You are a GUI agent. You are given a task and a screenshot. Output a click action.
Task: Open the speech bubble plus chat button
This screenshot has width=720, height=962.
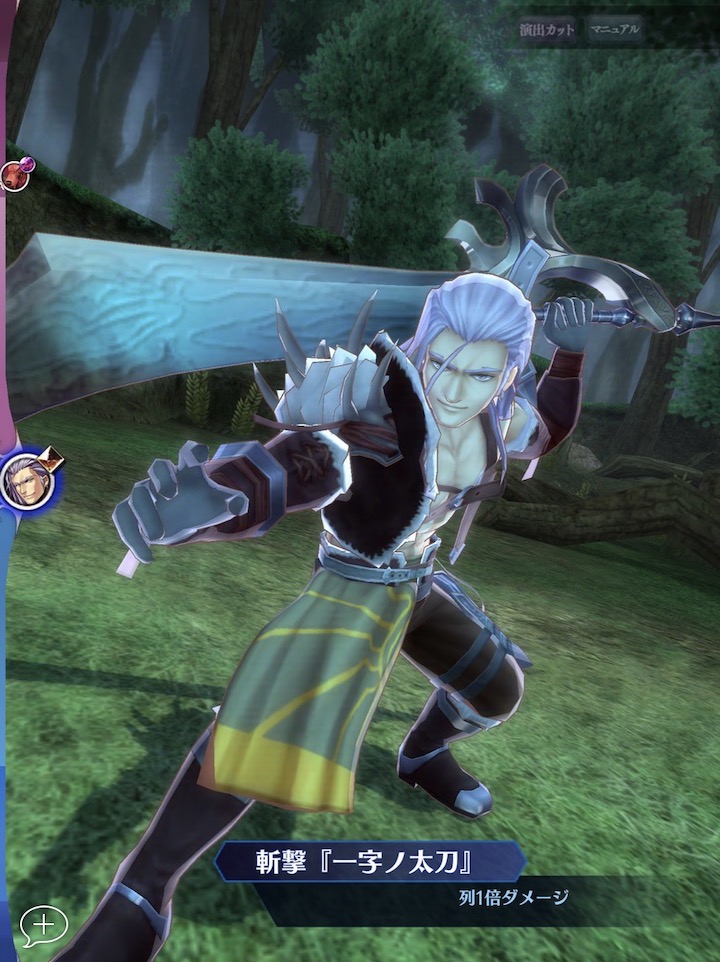[43, 925]
